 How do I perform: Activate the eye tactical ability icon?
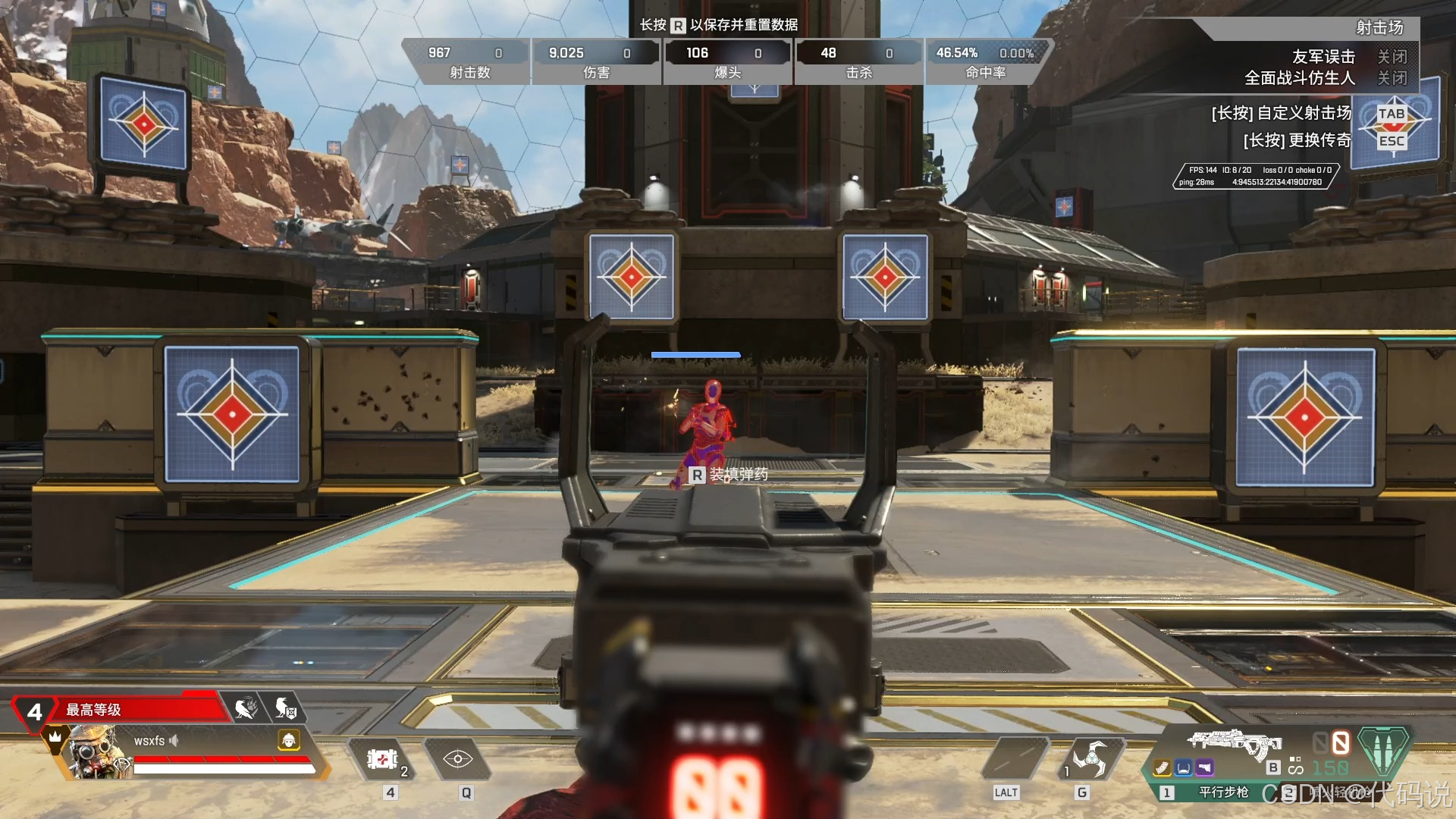[458, 759]
